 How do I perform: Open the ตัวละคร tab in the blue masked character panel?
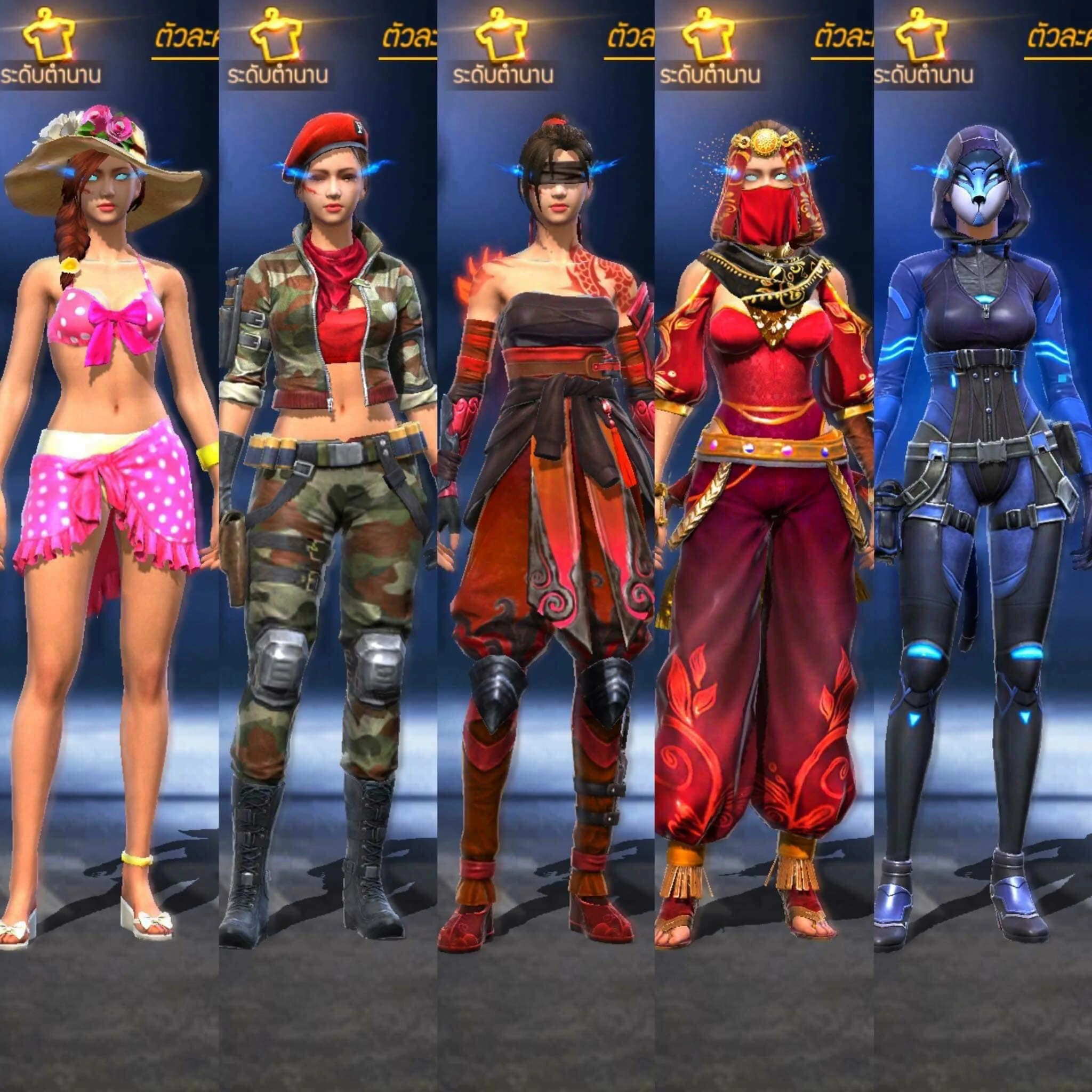point(1058,41)
